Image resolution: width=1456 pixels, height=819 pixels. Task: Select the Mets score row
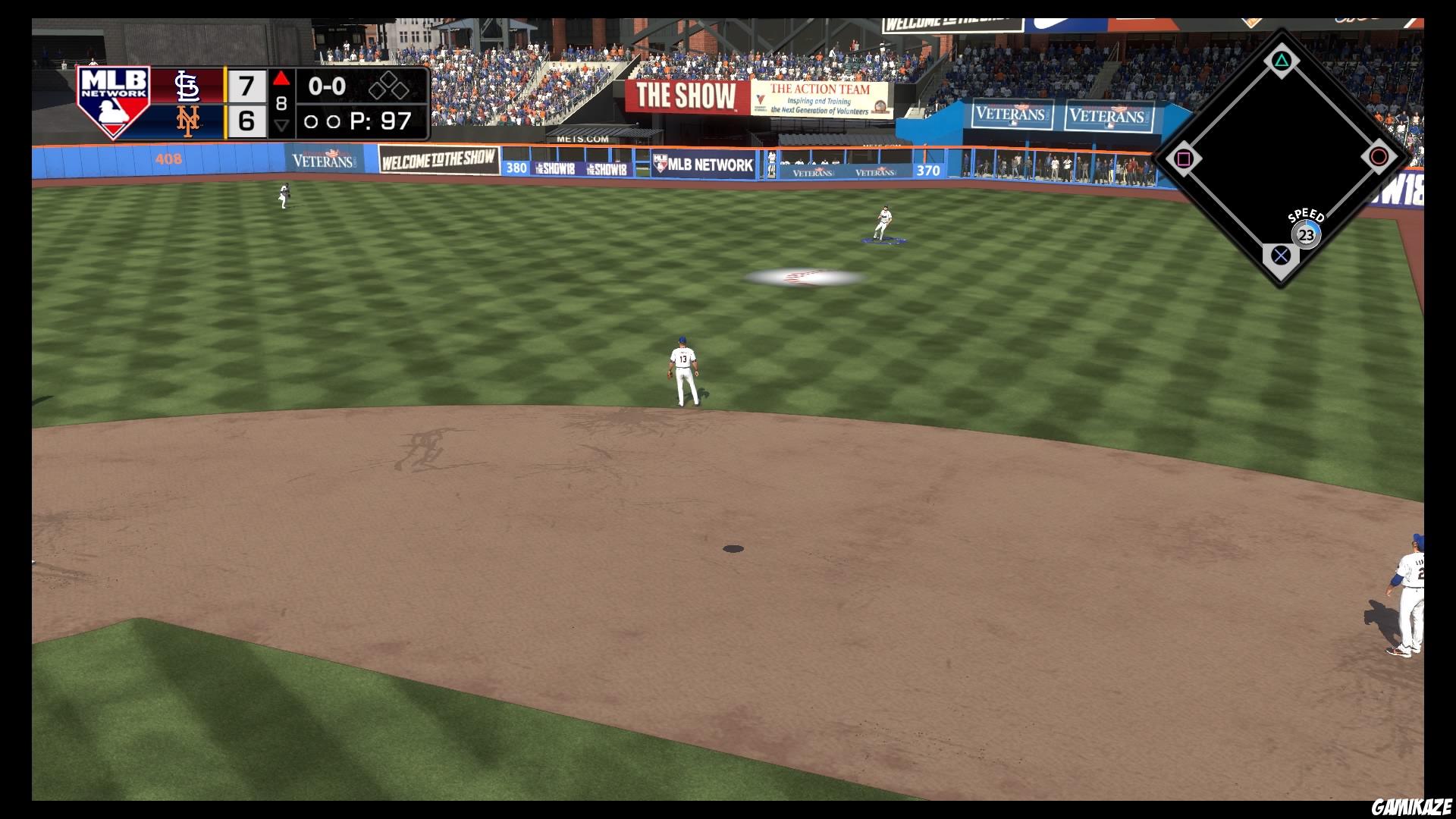[245, 120]
